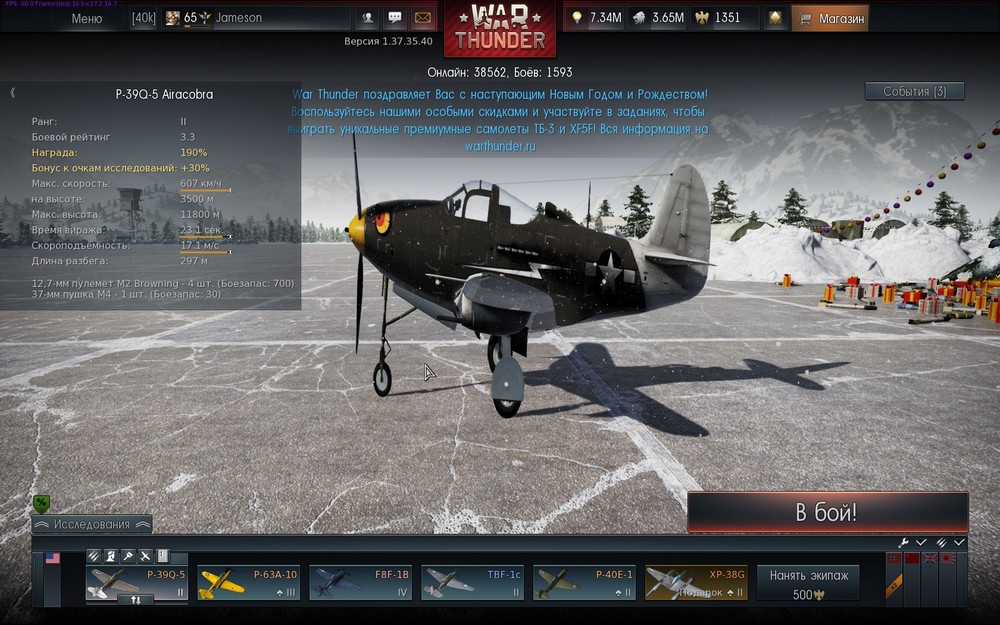Open the friends contacts icon
Screen dimensions: 1000x625
pyautogui.click(x=368, y=18)
